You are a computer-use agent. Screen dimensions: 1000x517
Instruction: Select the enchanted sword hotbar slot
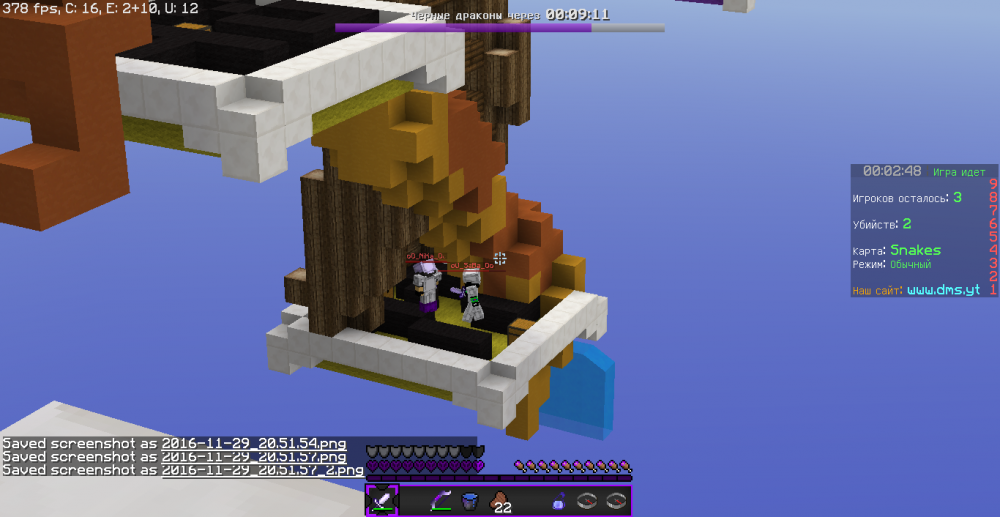pos(382,500)
